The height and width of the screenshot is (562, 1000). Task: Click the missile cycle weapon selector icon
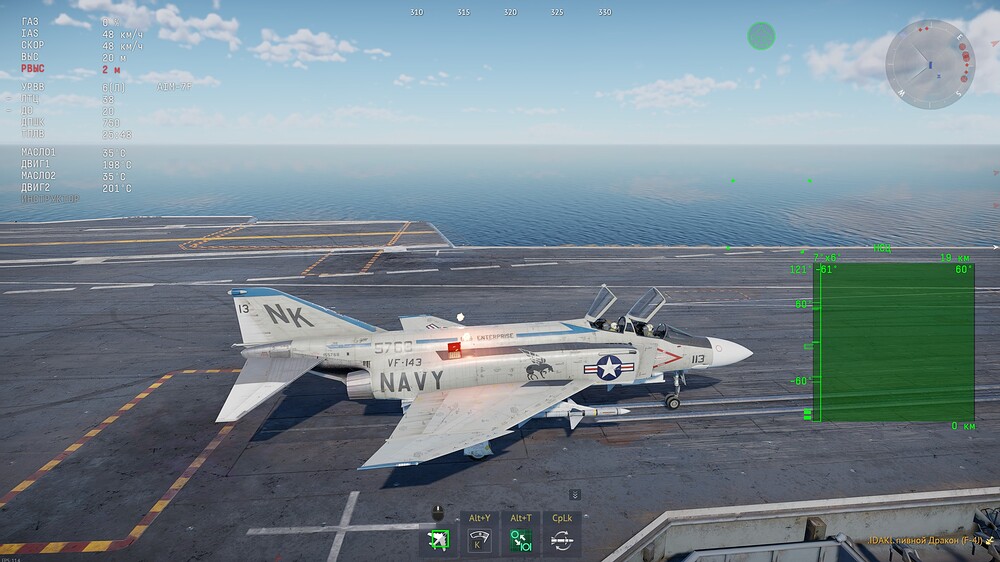click(561, 541)
